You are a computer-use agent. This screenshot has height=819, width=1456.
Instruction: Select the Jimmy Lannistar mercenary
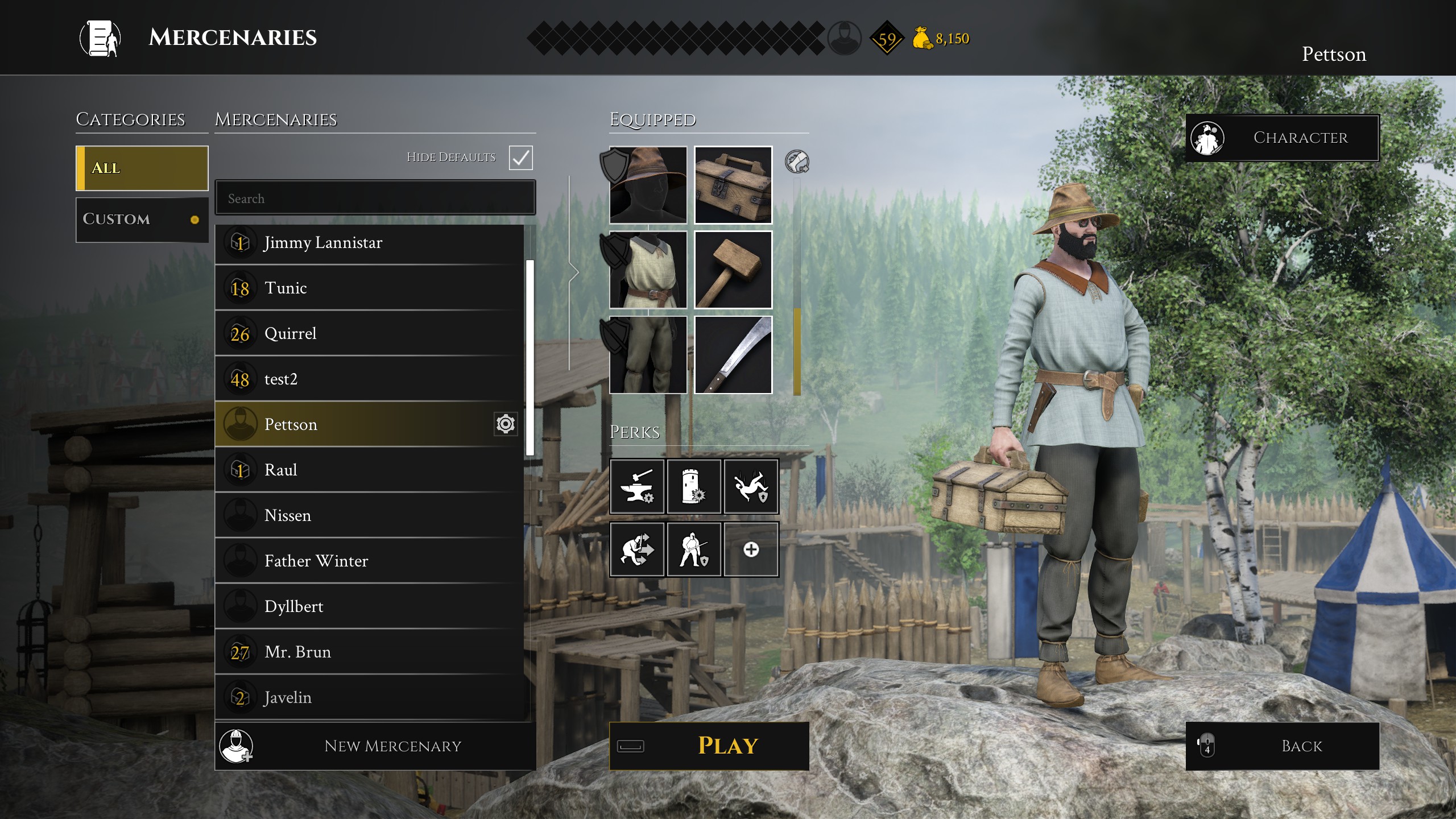[x=370, y=243]
